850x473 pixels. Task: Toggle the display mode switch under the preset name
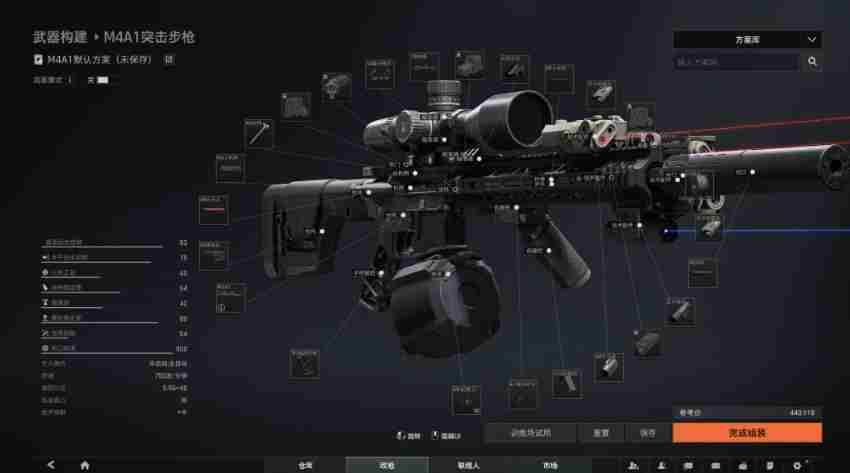103,79
